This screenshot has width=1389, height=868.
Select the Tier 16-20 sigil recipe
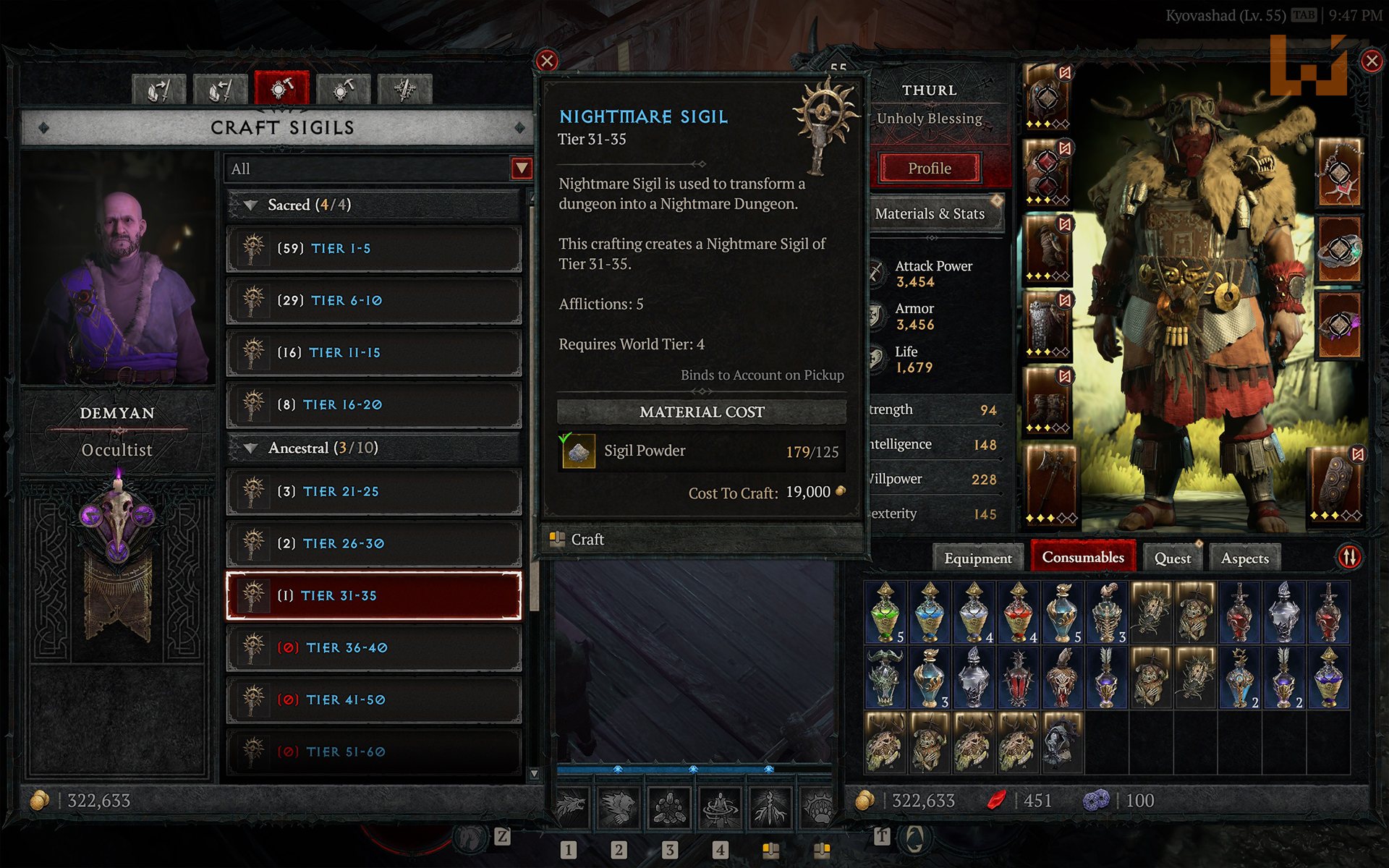tap(373, 405)
